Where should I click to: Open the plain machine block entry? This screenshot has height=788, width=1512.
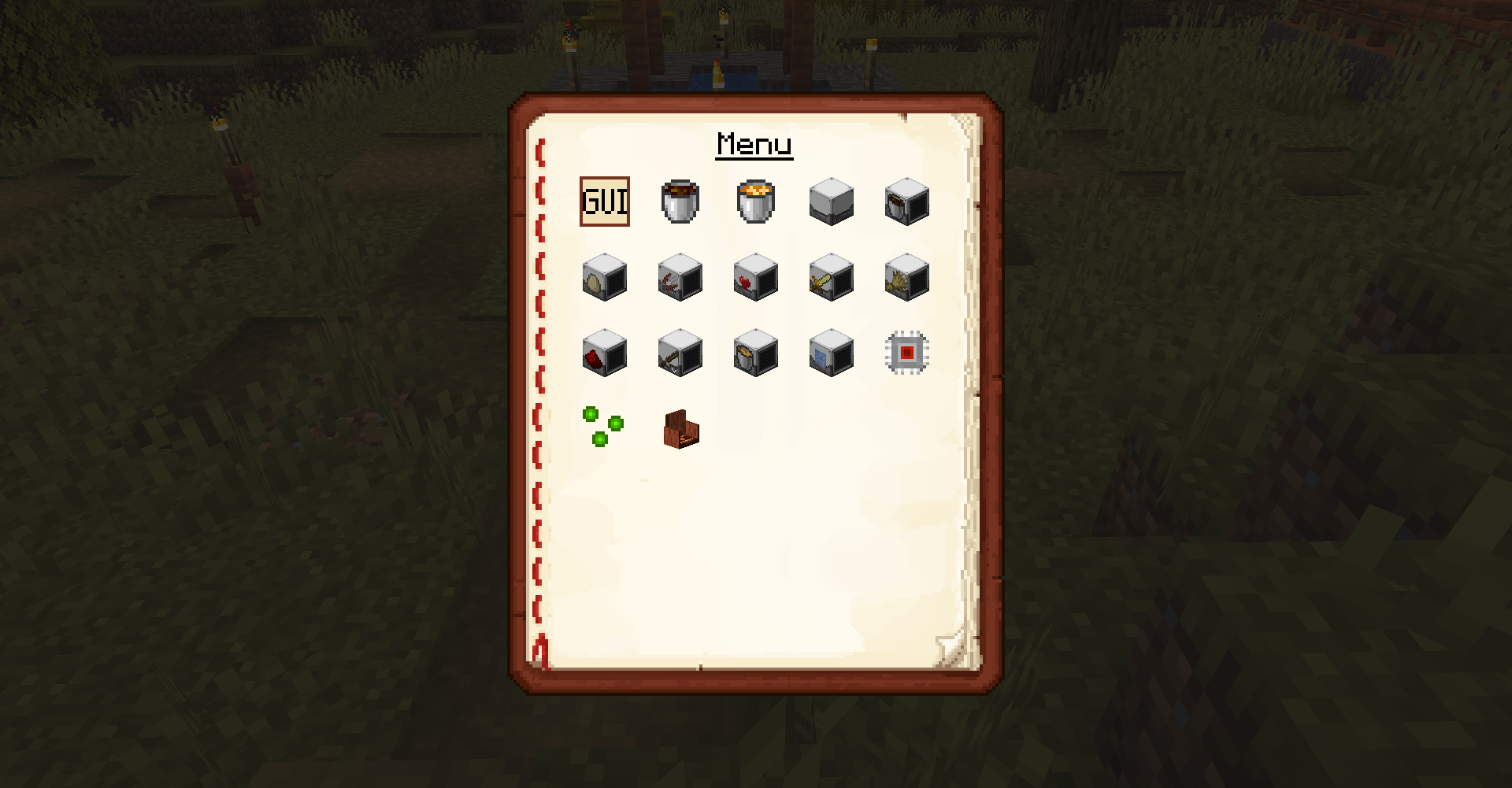829,203
